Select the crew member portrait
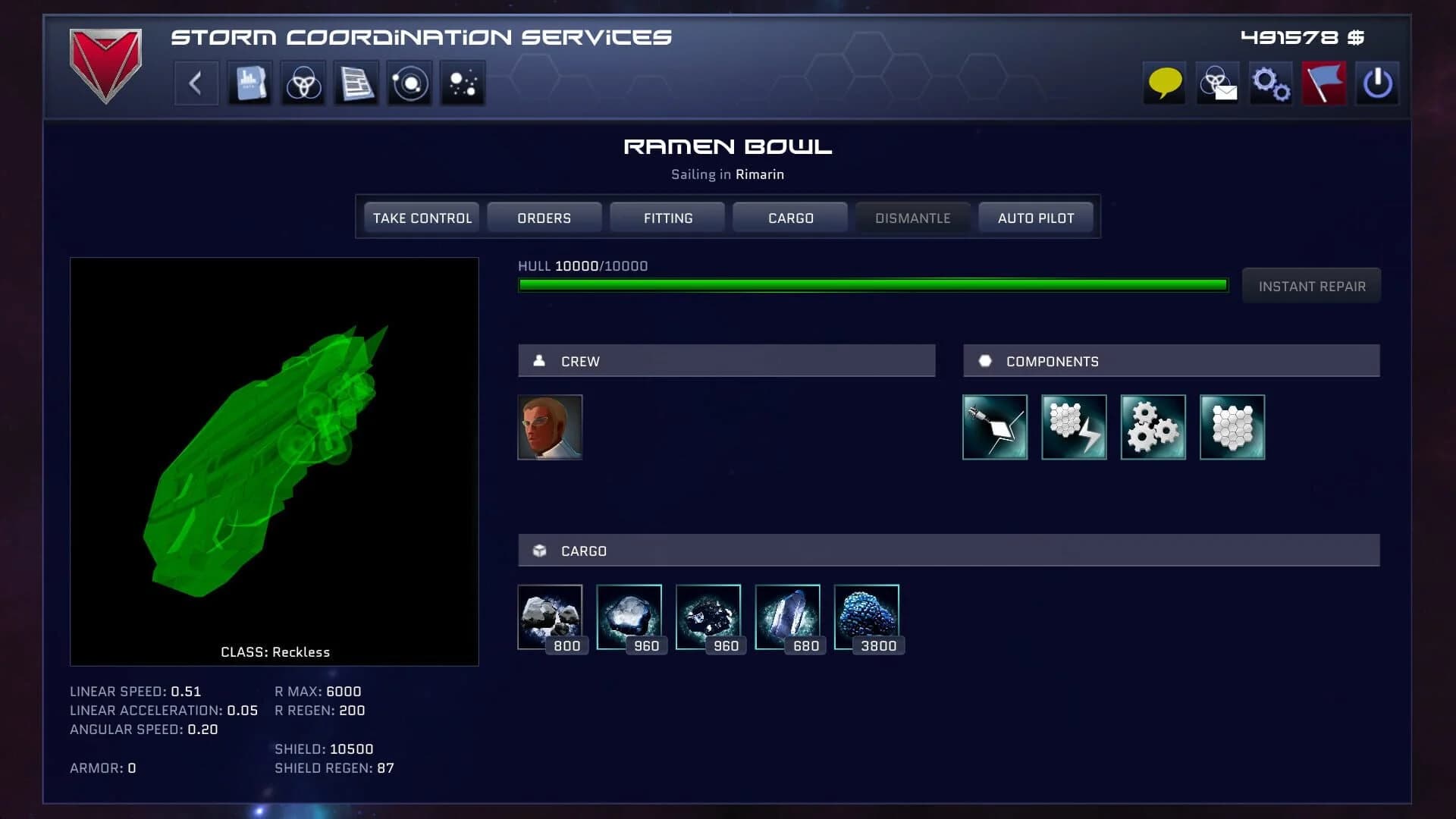 tap(551, 428)
